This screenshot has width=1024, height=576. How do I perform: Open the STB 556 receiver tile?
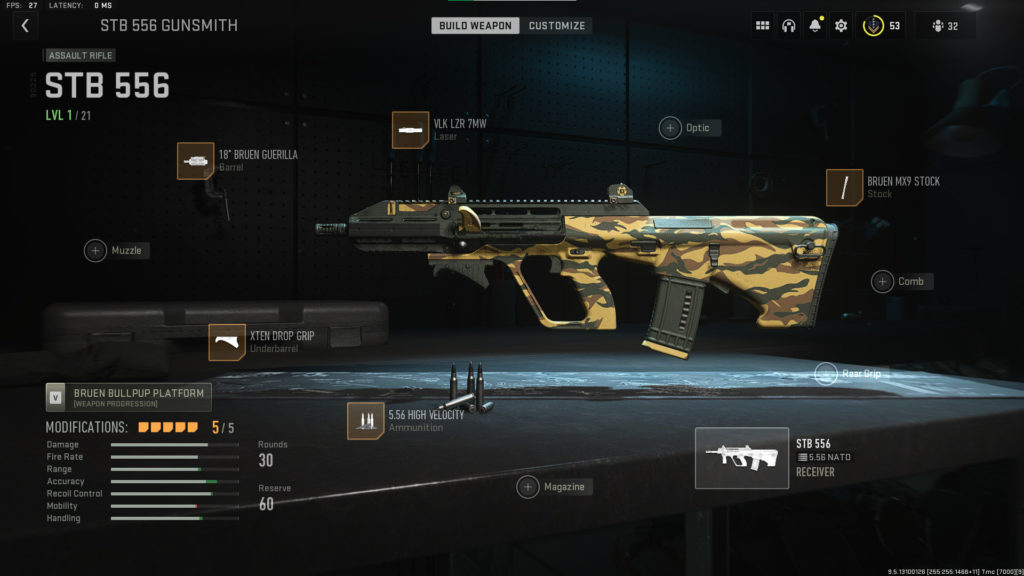742,458
